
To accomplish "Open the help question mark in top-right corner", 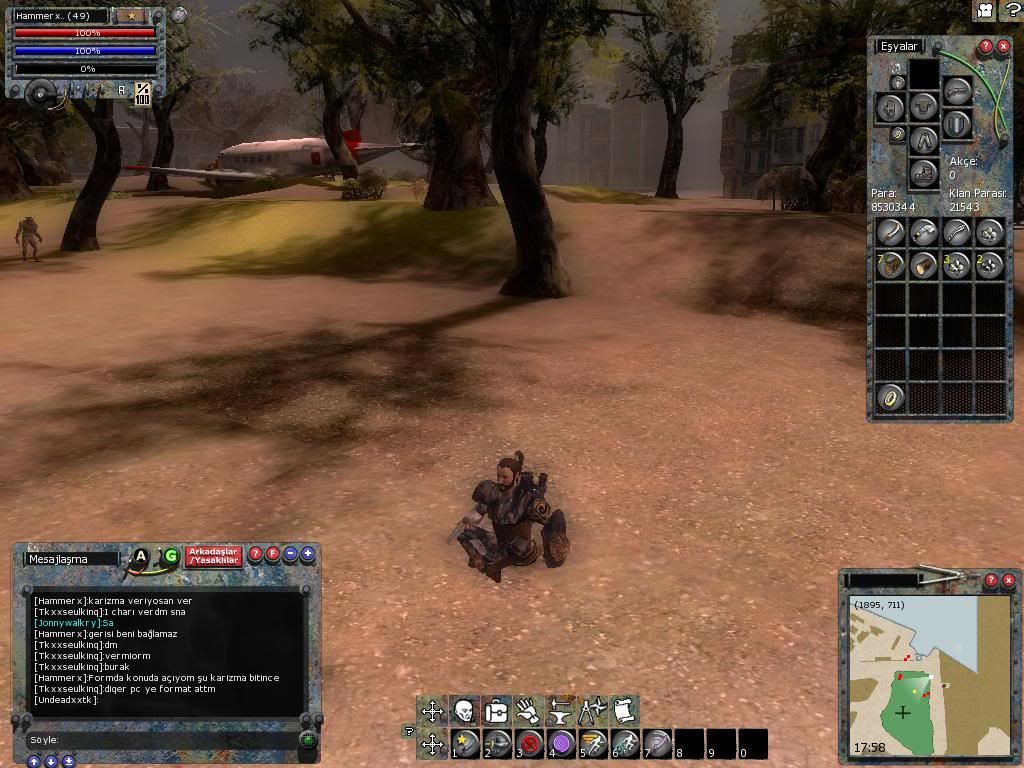I will [x=1012, y=10].
